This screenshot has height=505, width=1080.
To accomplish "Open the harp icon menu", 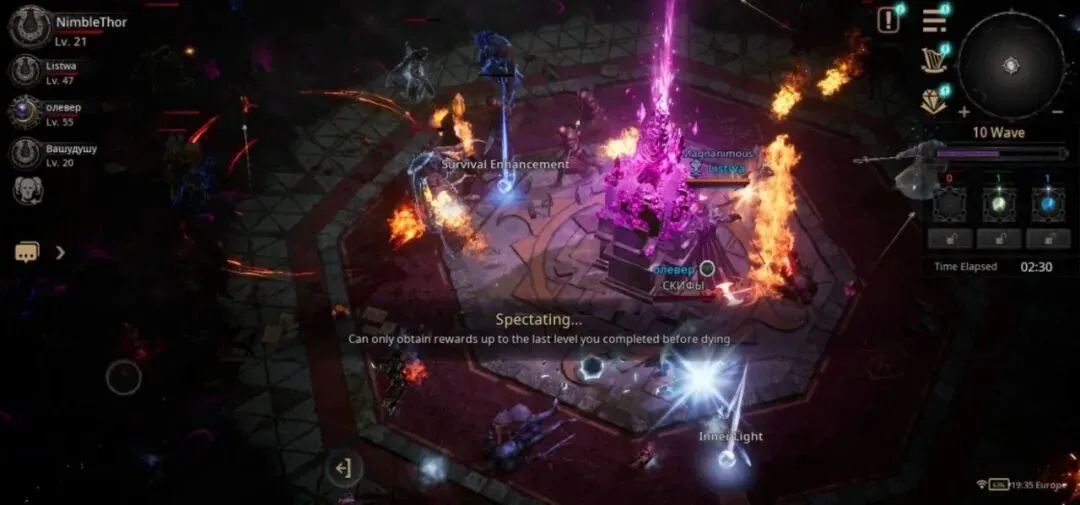I will pos(934,60).
